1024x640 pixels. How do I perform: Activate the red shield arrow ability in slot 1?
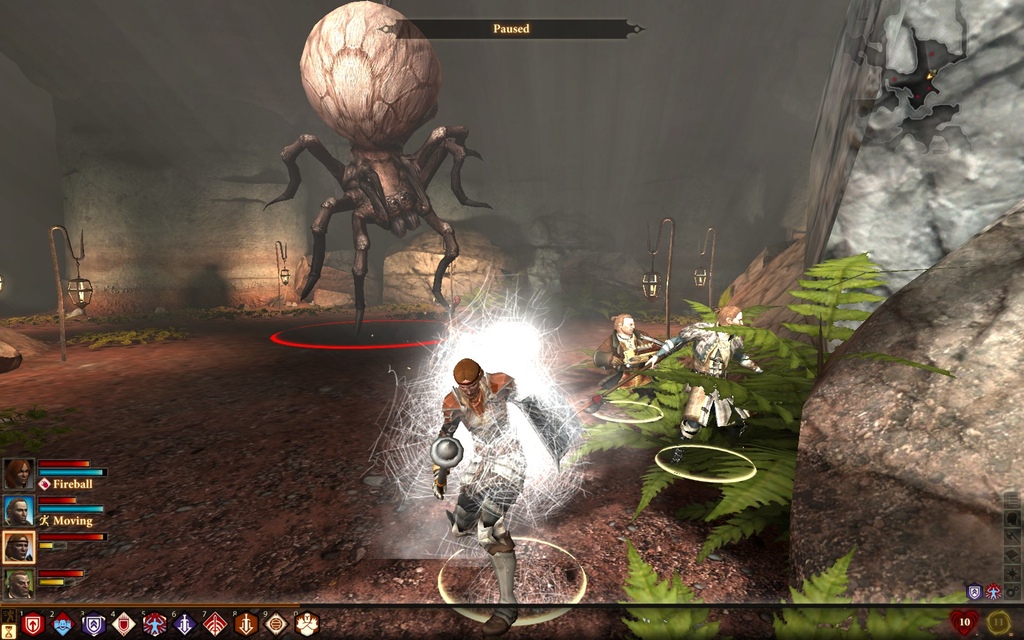click(33, 624)
